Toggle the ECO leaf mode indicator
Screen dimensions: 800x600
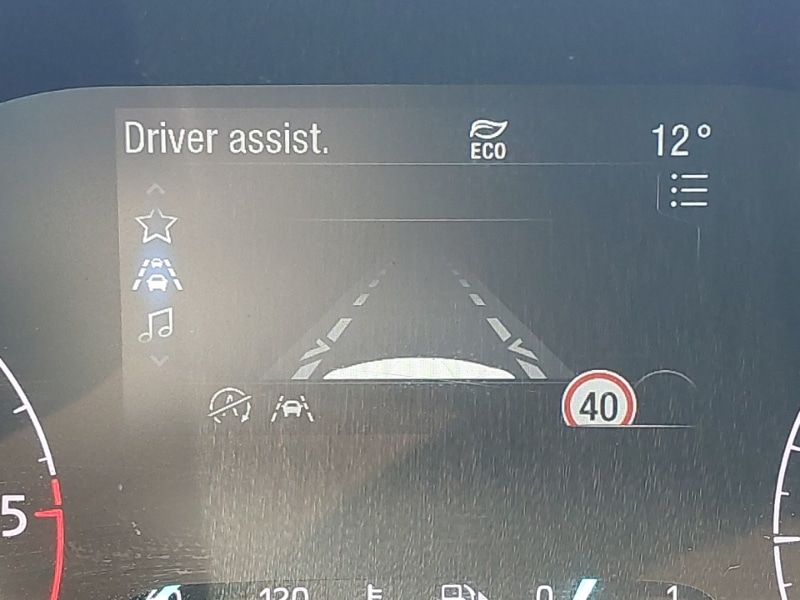(489, 139)
